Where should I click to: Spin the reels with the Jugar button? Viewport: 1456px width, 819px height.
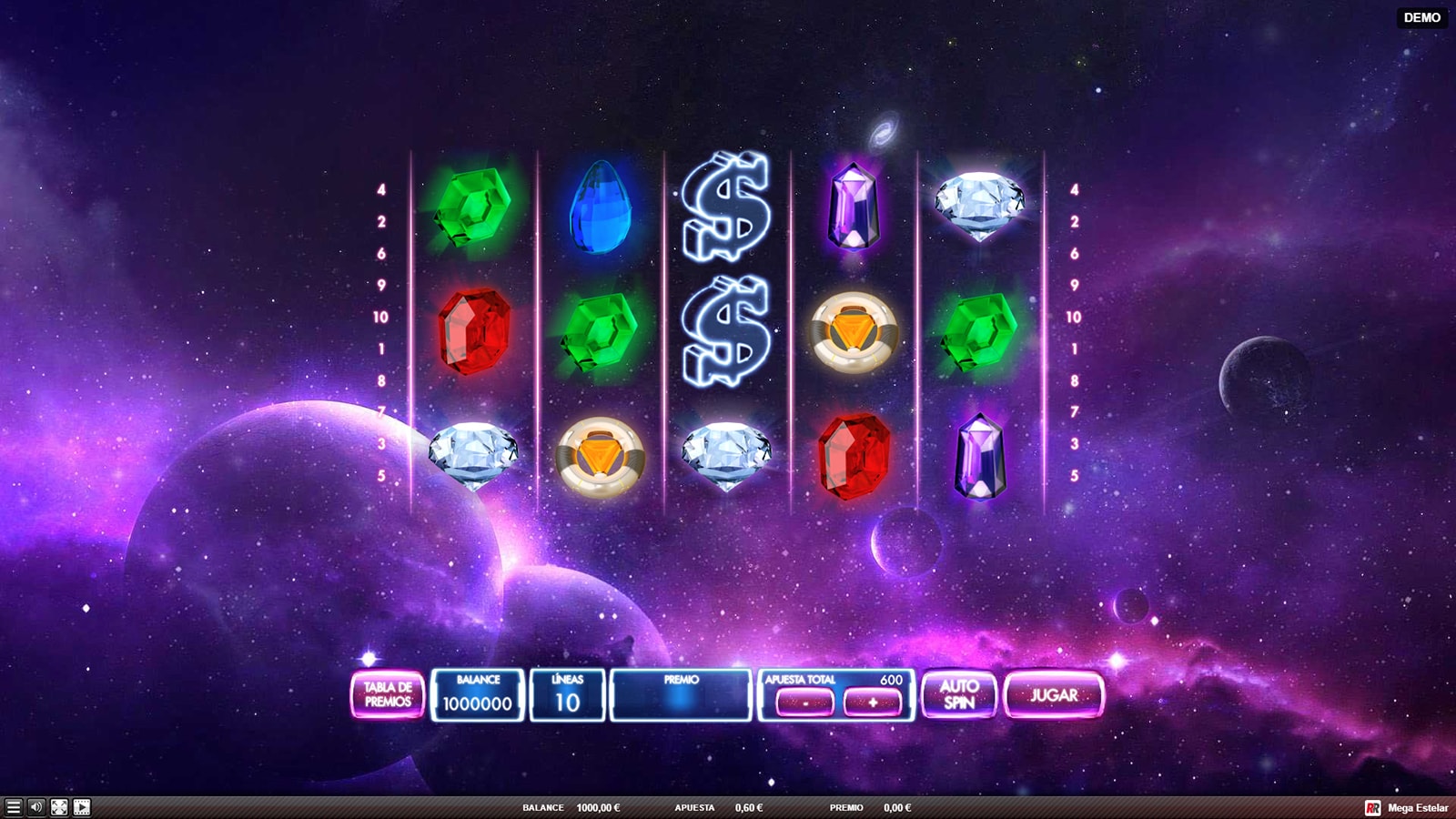coord(1054,695)
